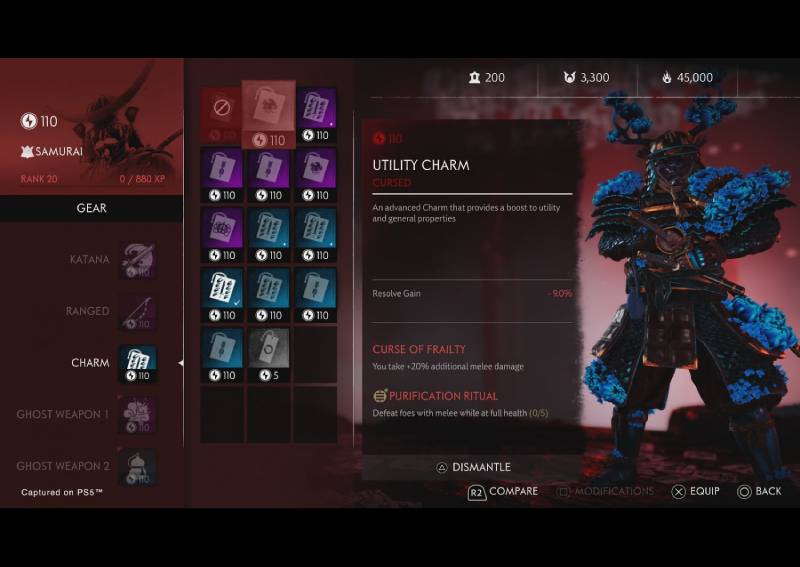800x567 pixels.
Task: Pick the equipped charm with the checkmark
Action: click(221, 292)
